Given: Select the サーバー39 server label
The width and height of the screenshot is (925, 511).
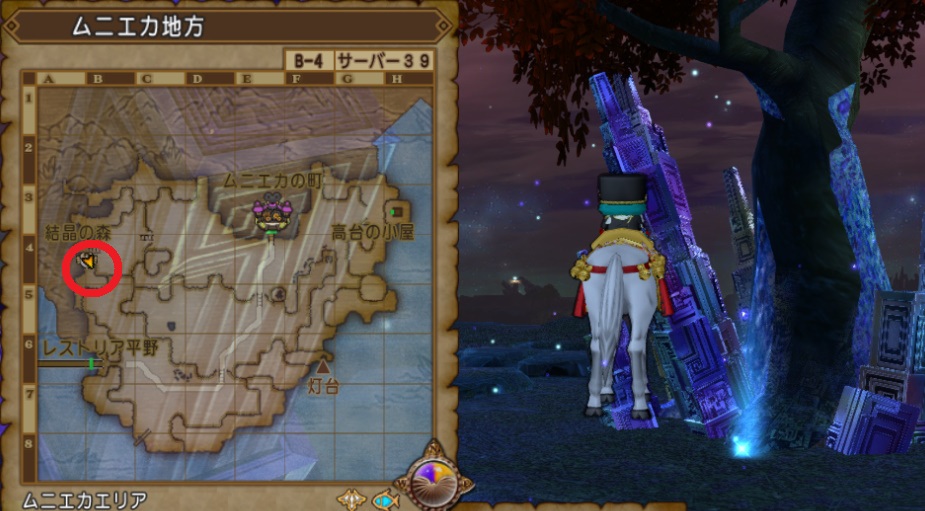Looking at the screenshot, I should (383, 61).
